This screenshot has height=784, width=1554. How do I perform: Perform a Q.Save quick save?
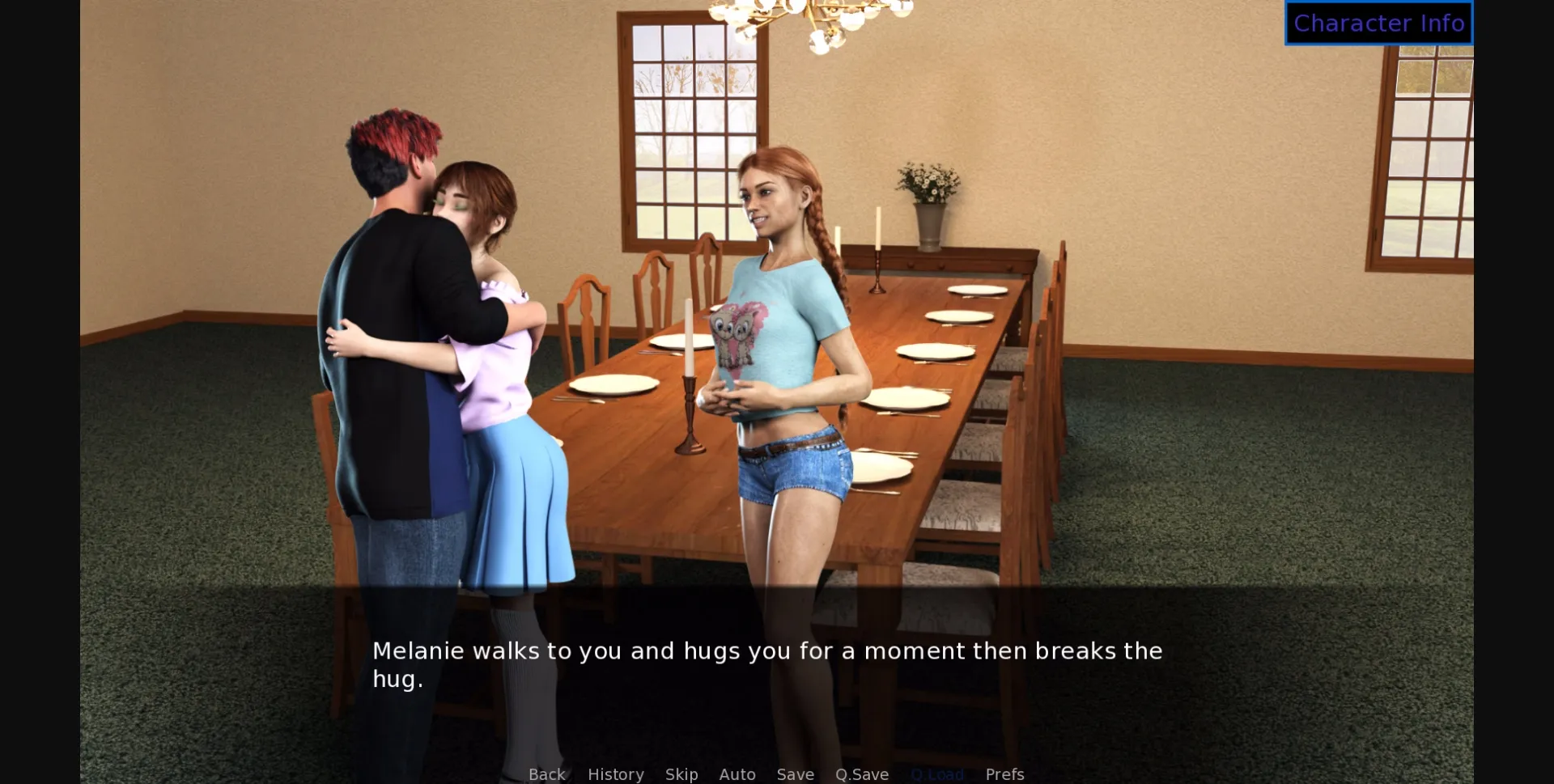pyautogui.click(x=861, y=773)
